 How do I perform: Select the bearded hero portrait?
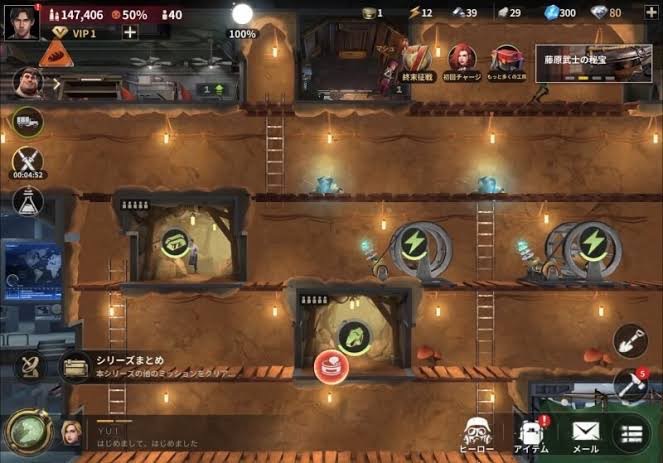pyautogui.click(x=27, y=81)
